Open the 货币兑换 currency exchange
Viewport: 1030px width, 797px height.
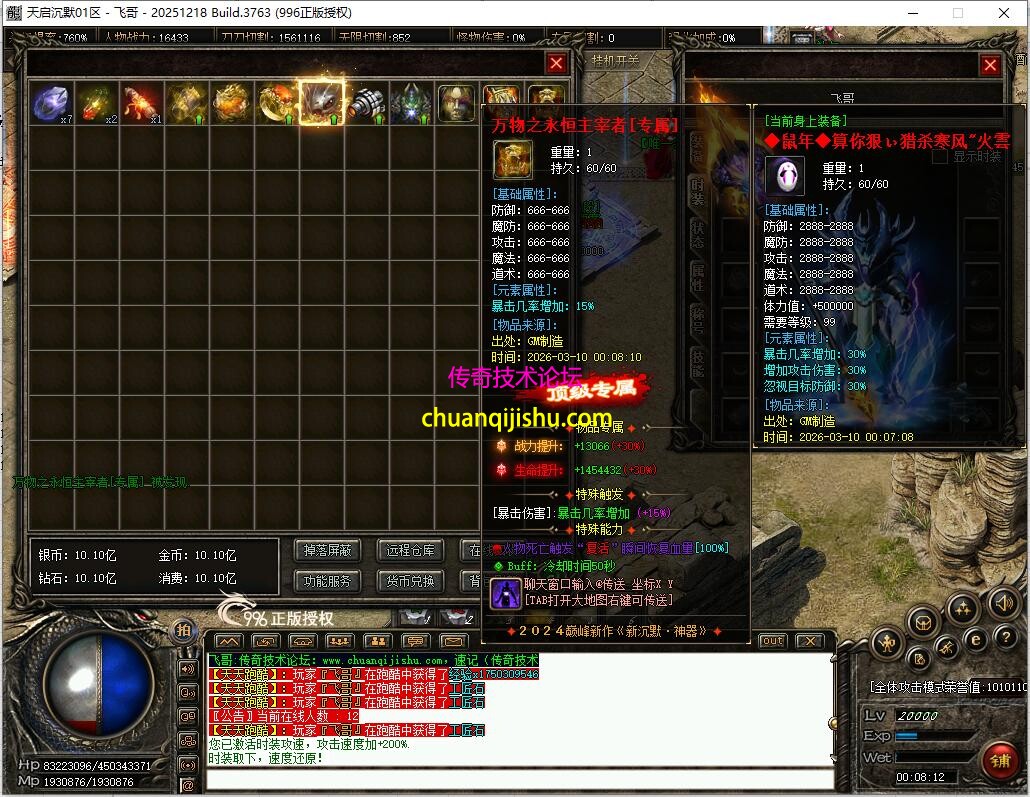pyautogui.click(x=410, y=581)
